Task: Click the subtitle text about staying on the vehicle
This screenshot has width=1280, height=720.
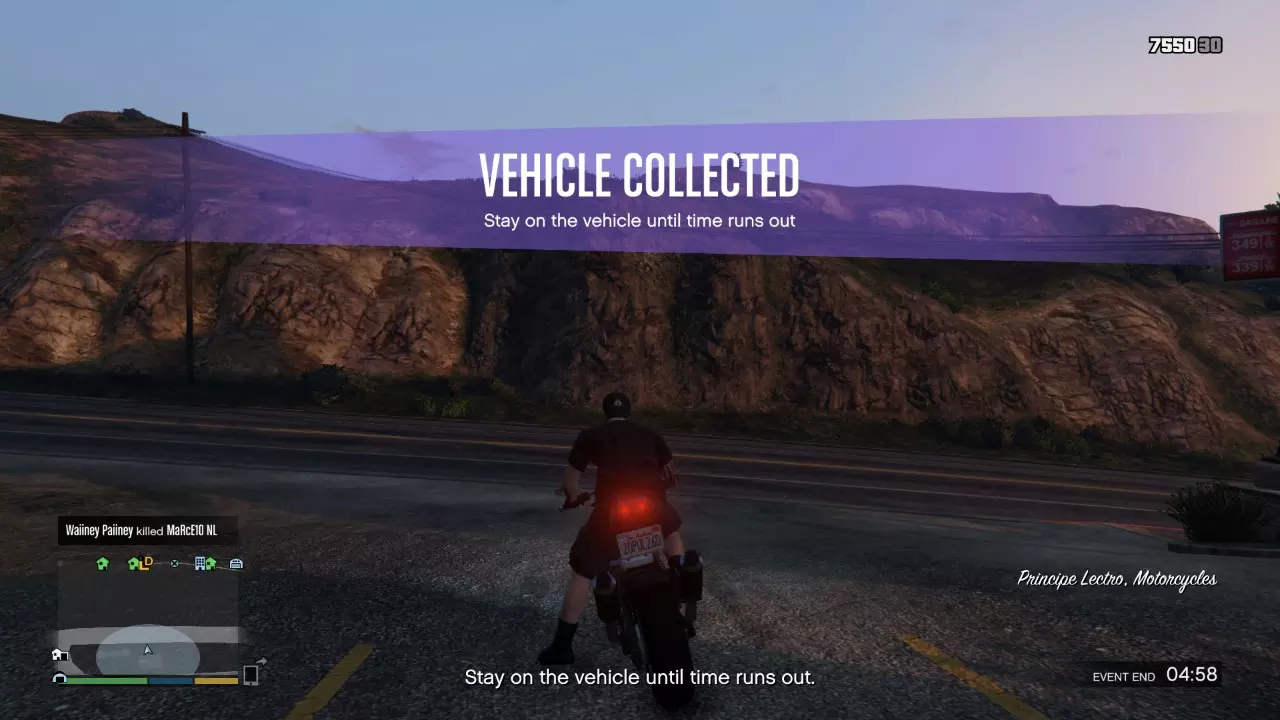Action: [x=640, y=677]
